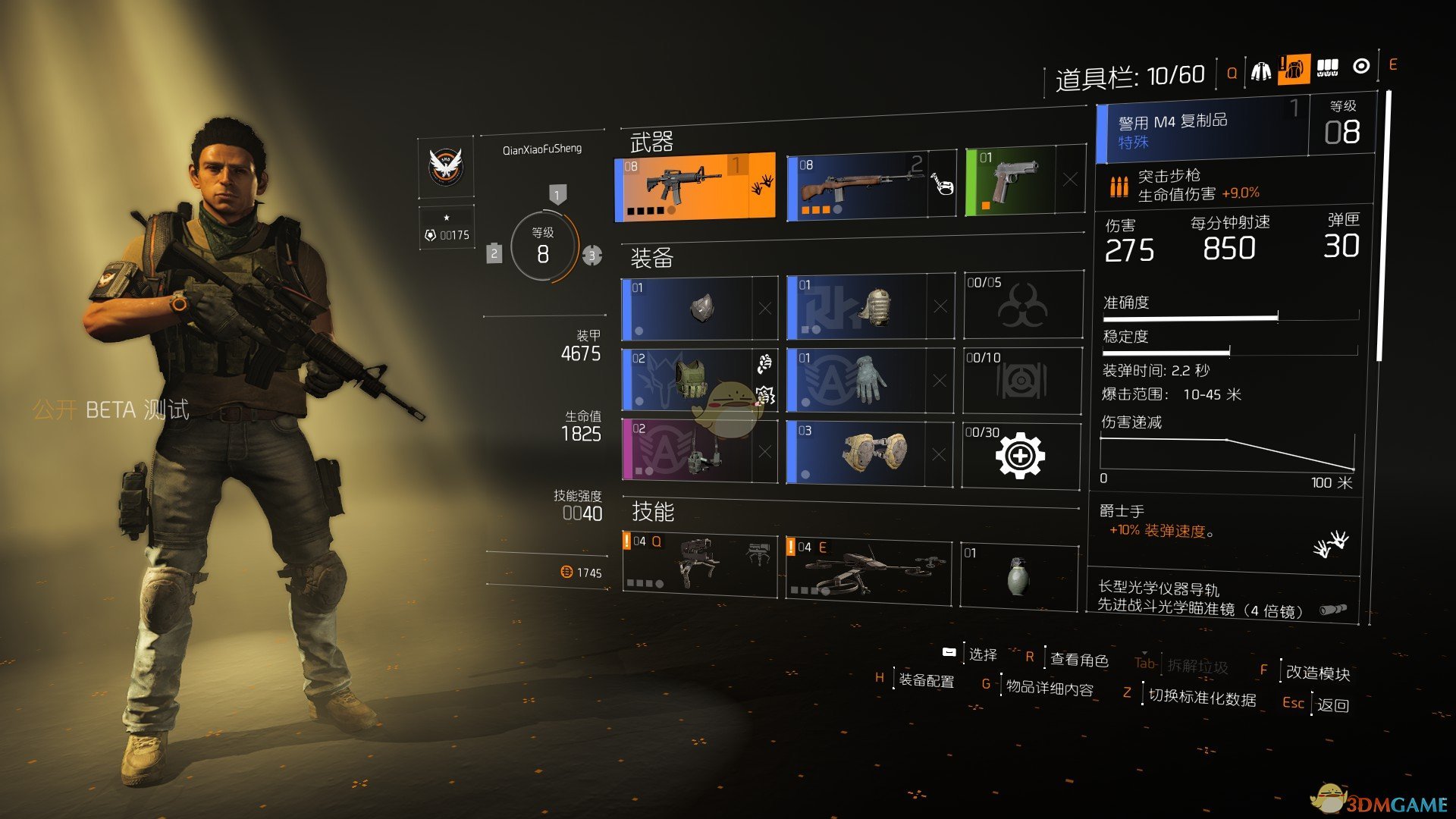
Task: Open the biohazard resource slot
Action: coord(1022,305)
